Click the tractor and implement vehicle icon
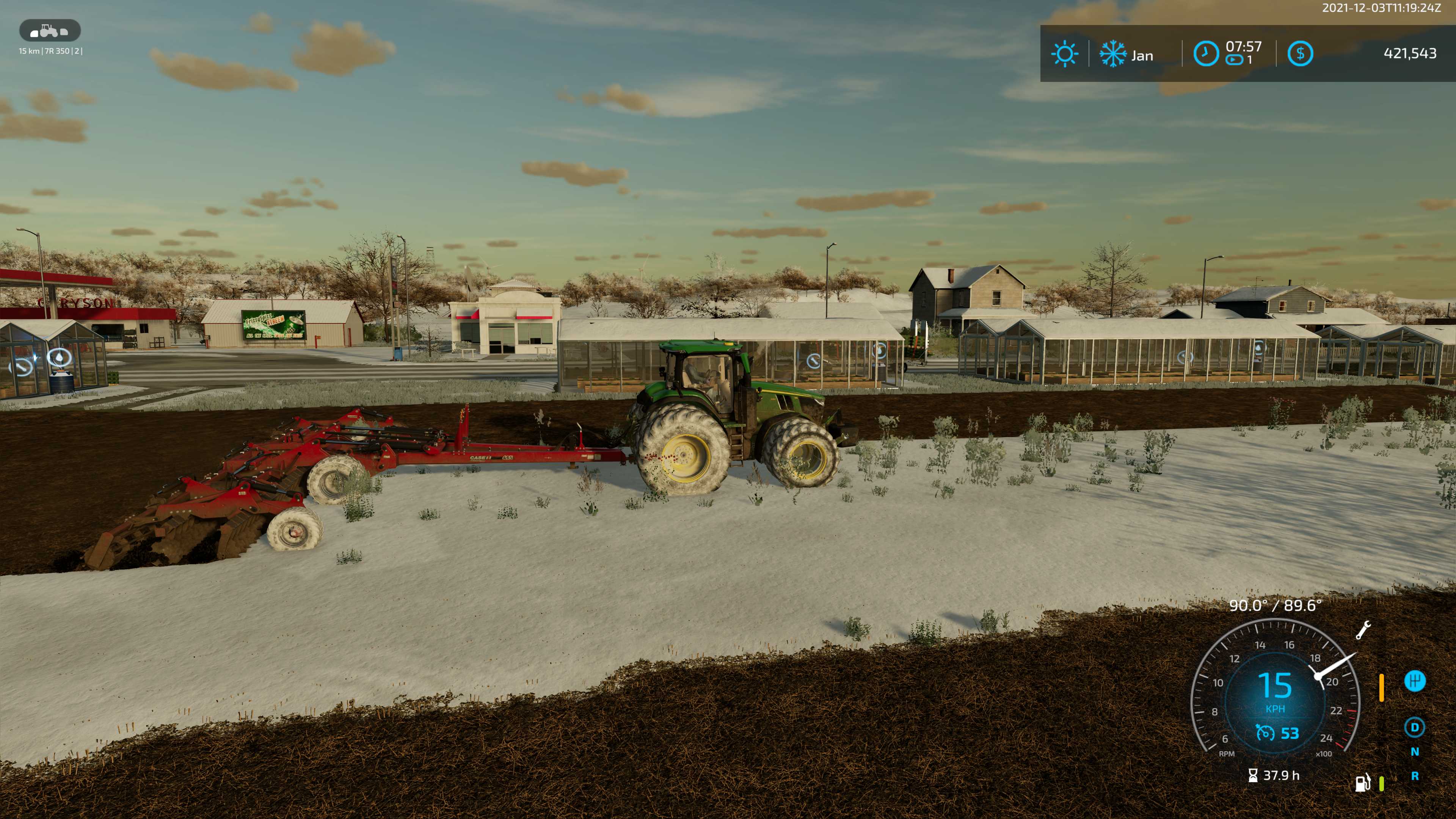Viewport: 1456px width, 819px height. 50,30
